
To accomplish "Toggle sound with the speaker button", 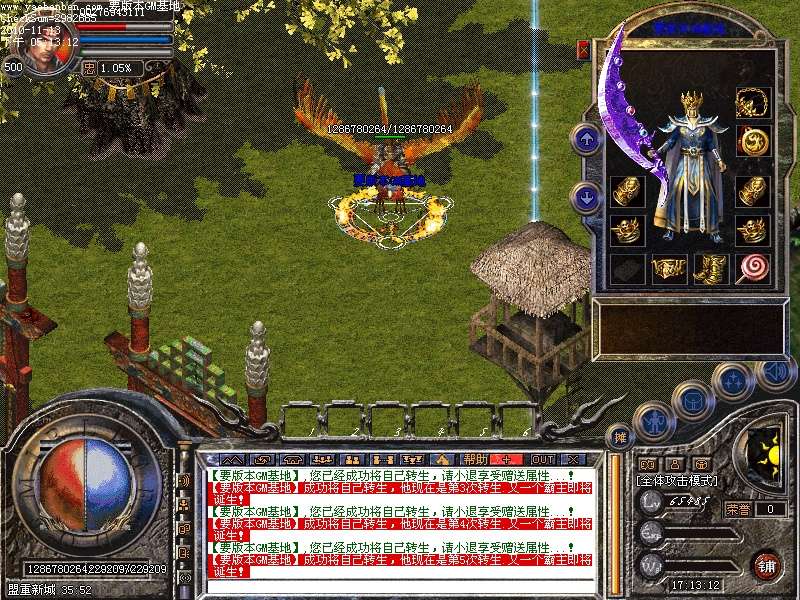I will (x=776, y=372).
